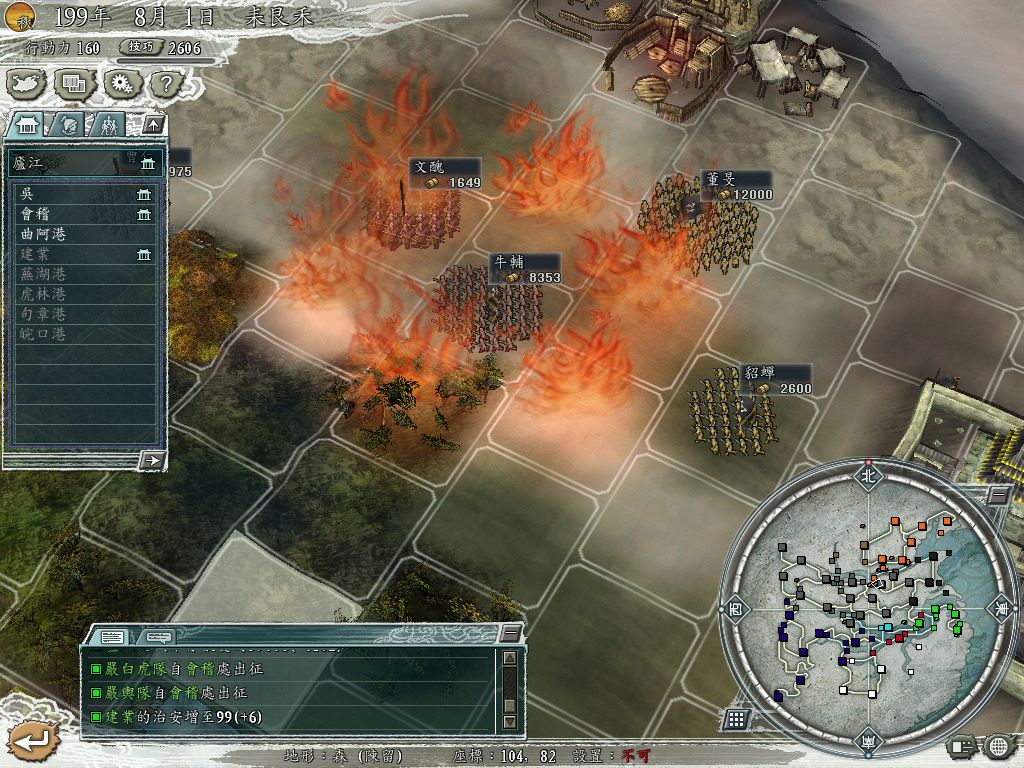Switch to the officer portrait tab
The width and height of the screenshot is (1024, 768).
[68, 125]
